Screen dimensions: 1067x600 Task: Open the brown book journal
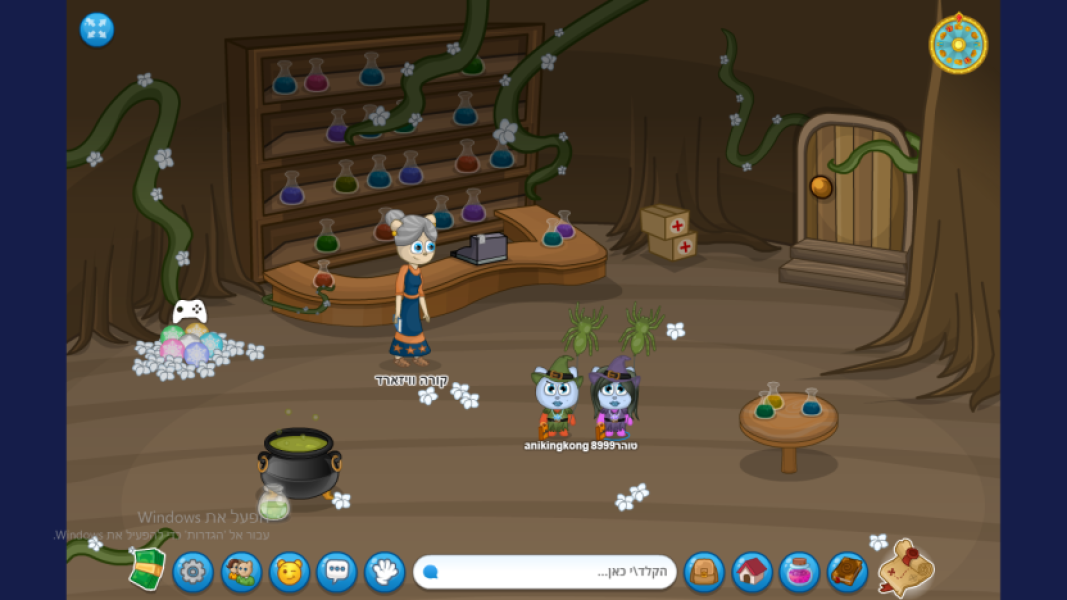coord(847,572)
